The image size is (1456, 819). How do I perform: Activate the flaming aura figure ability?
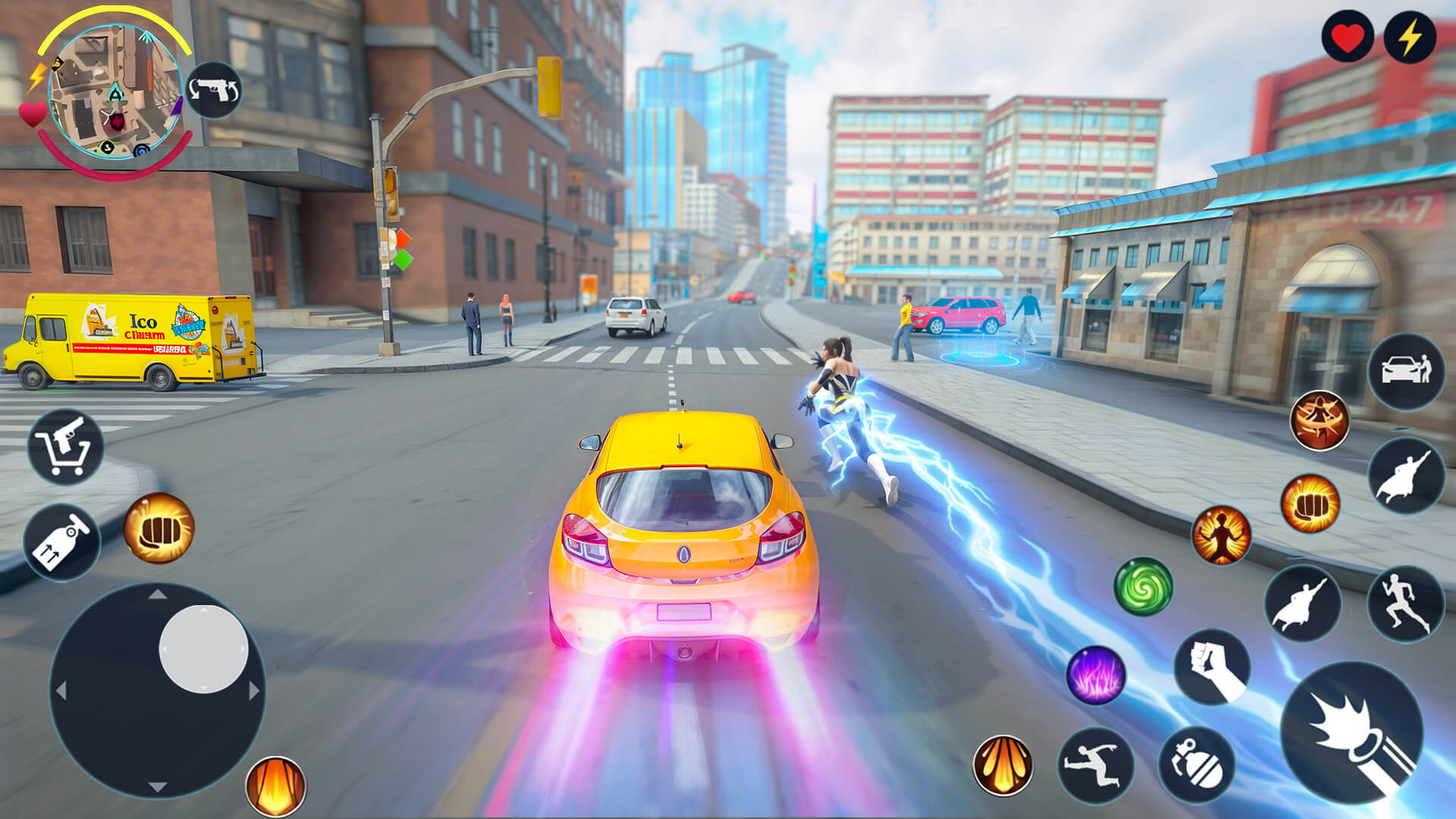point(1221,535)
